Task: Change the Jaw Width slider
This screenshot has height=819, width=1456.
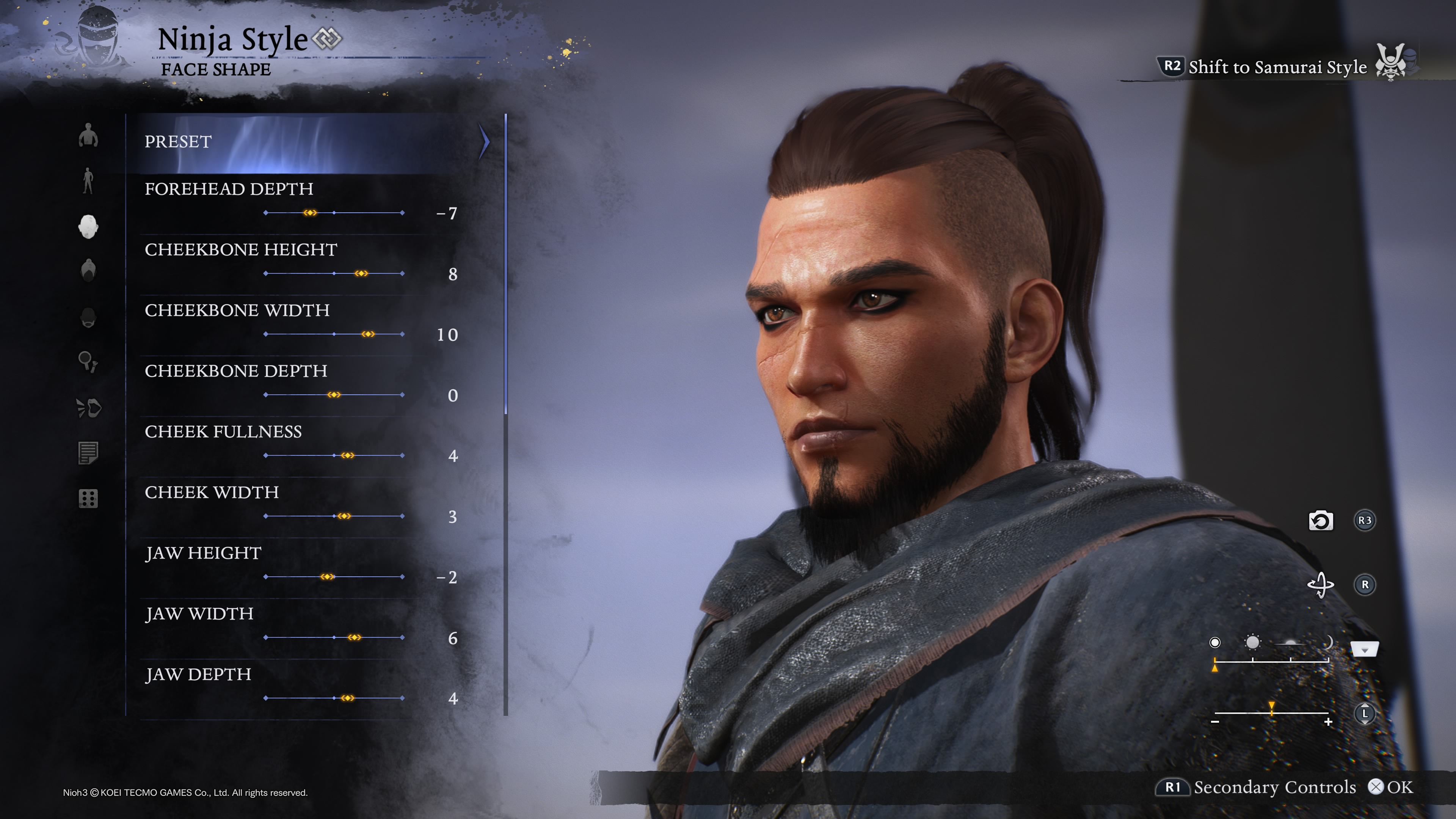Action: (355, 637)
